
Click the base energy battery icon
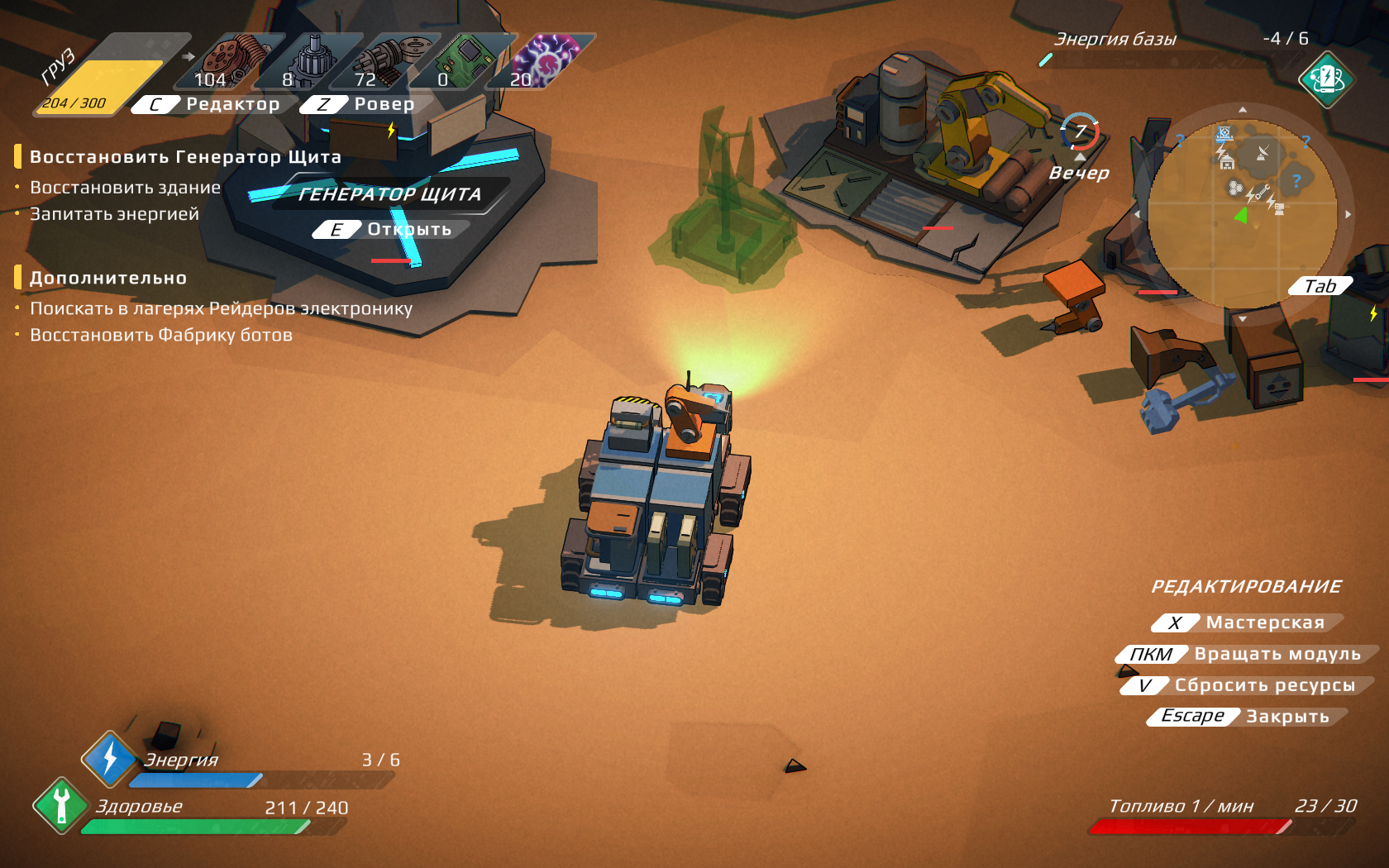pos(1325,79)
